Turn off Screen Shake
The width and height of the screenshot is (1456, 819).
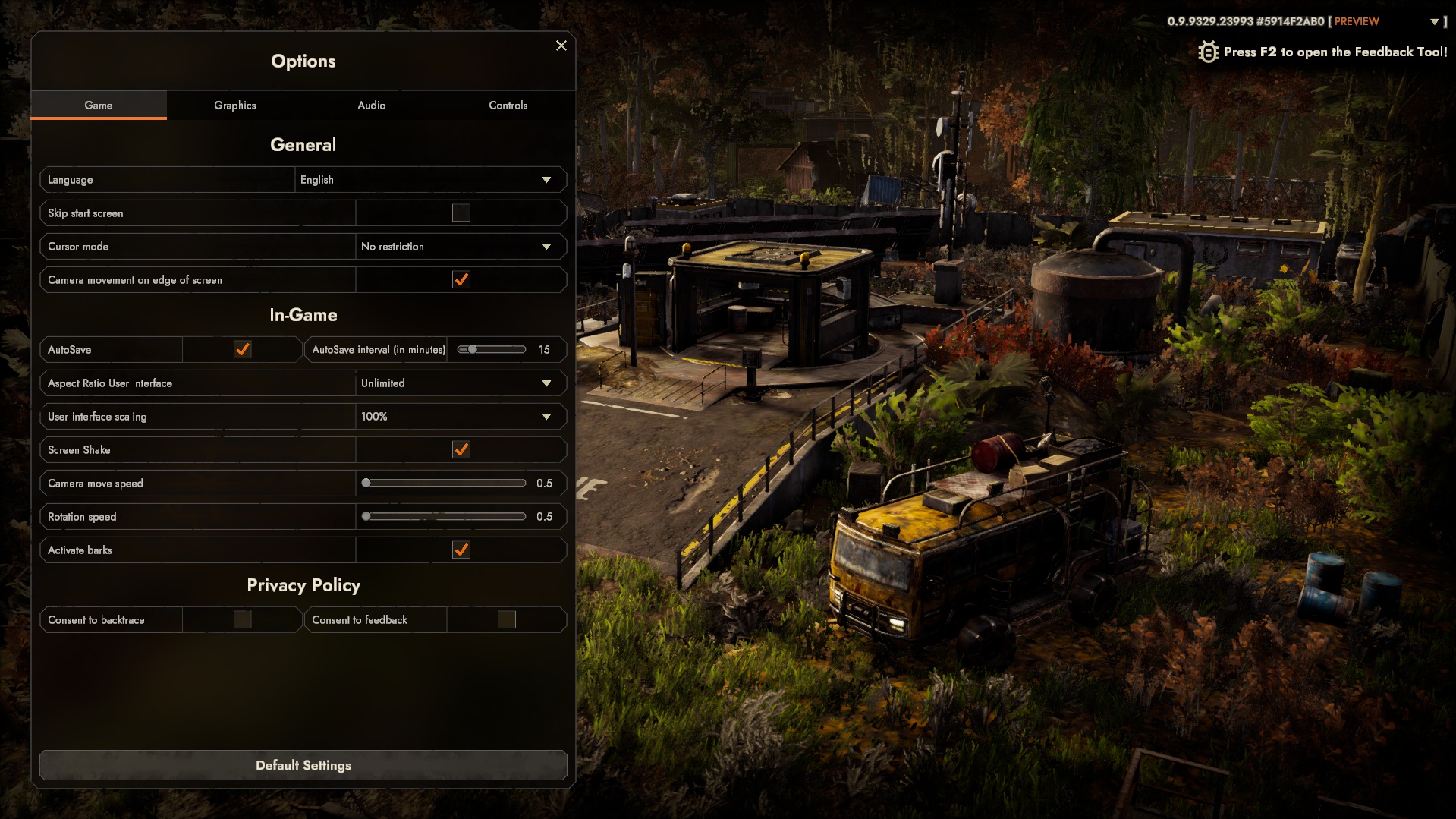coord(461,450)
